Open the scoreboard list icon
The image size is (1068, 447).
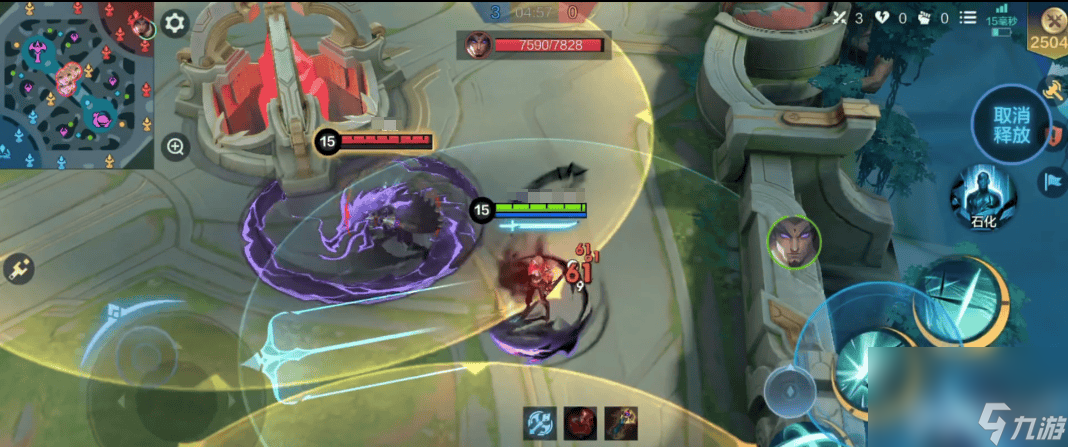click(x=967, y=18)
